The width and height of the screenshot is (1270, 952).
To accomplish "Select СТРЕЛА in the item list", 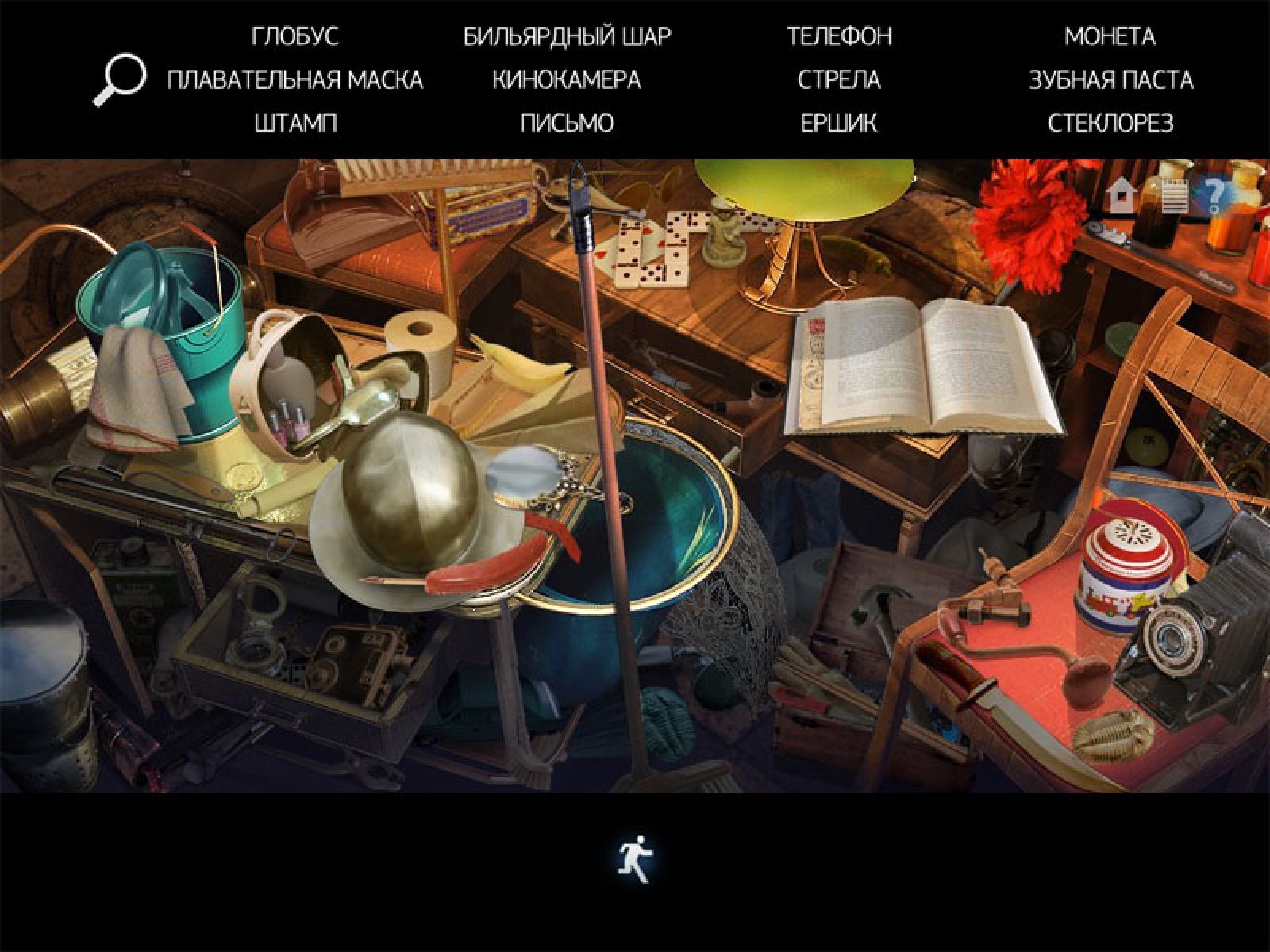I will coord(839,80).
